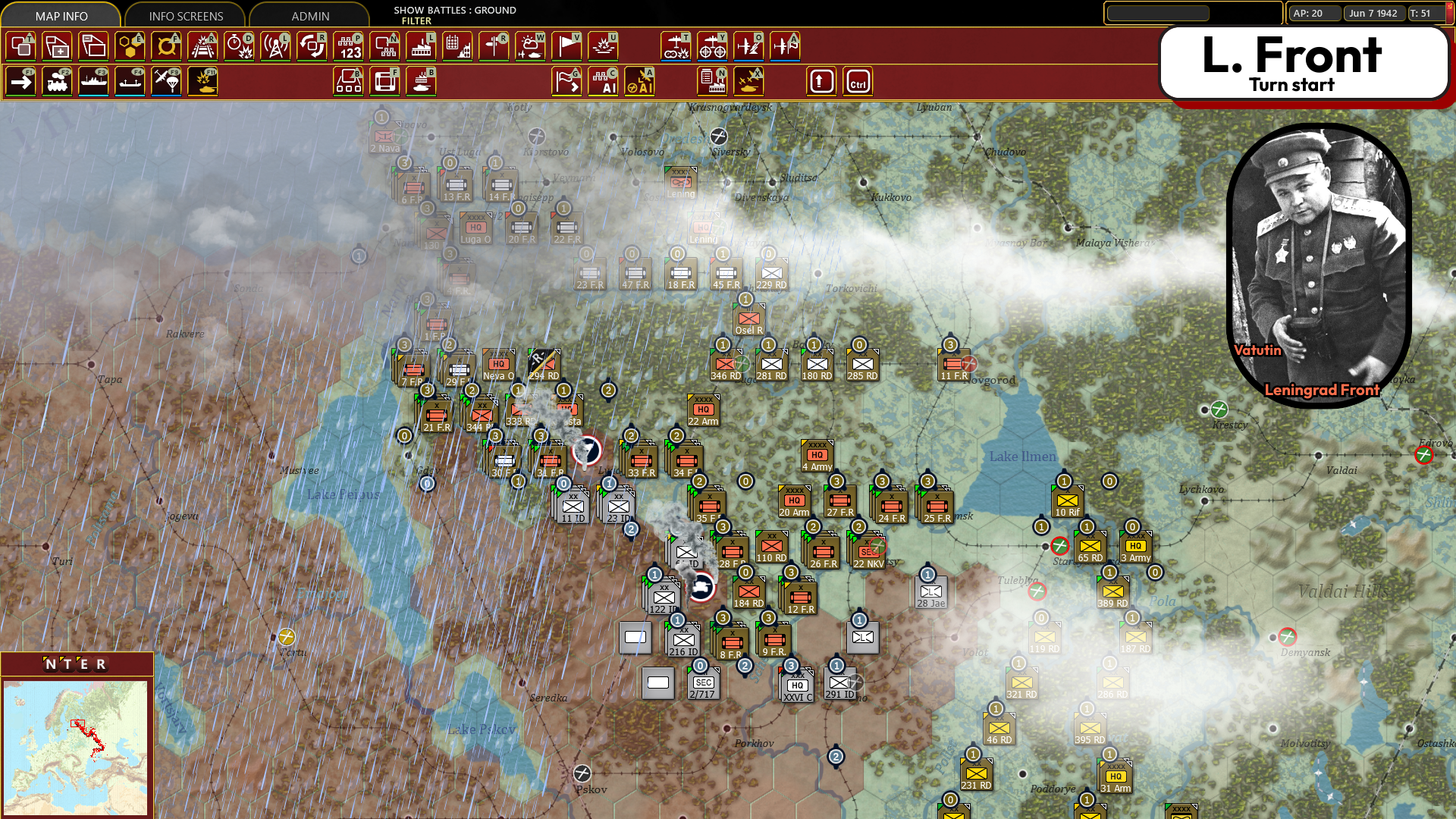Select the rail transport mode icon
This screenshot has height=819, width=1456.
coord(57,81)
